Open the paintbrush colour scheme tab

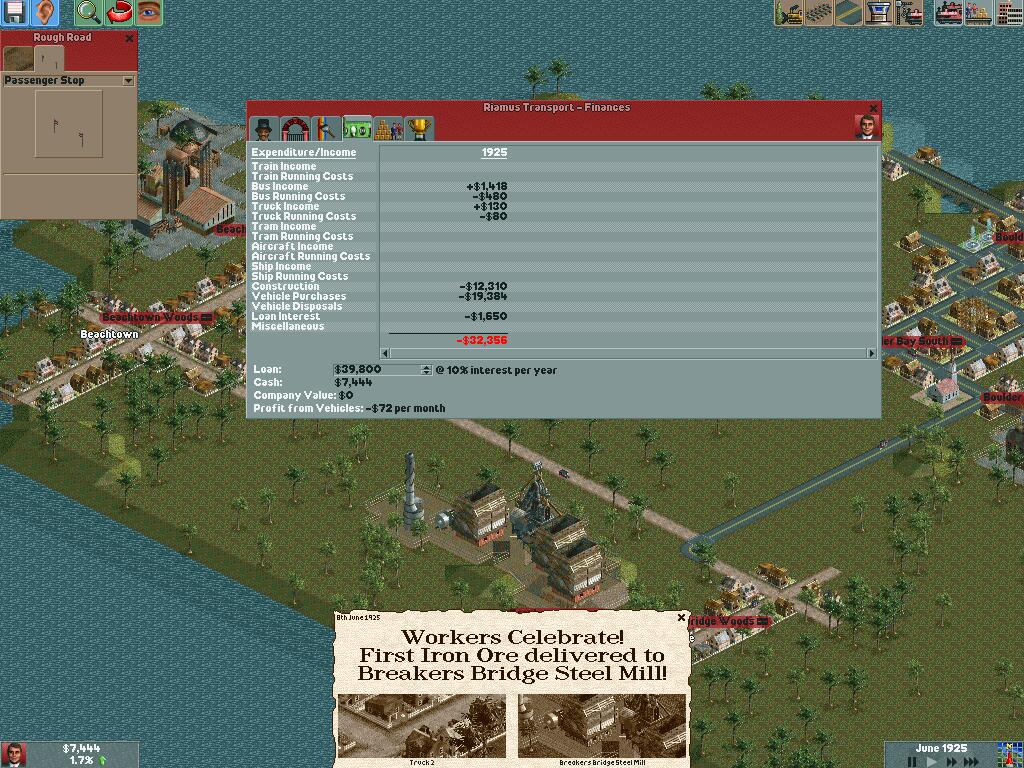(326, 128)
